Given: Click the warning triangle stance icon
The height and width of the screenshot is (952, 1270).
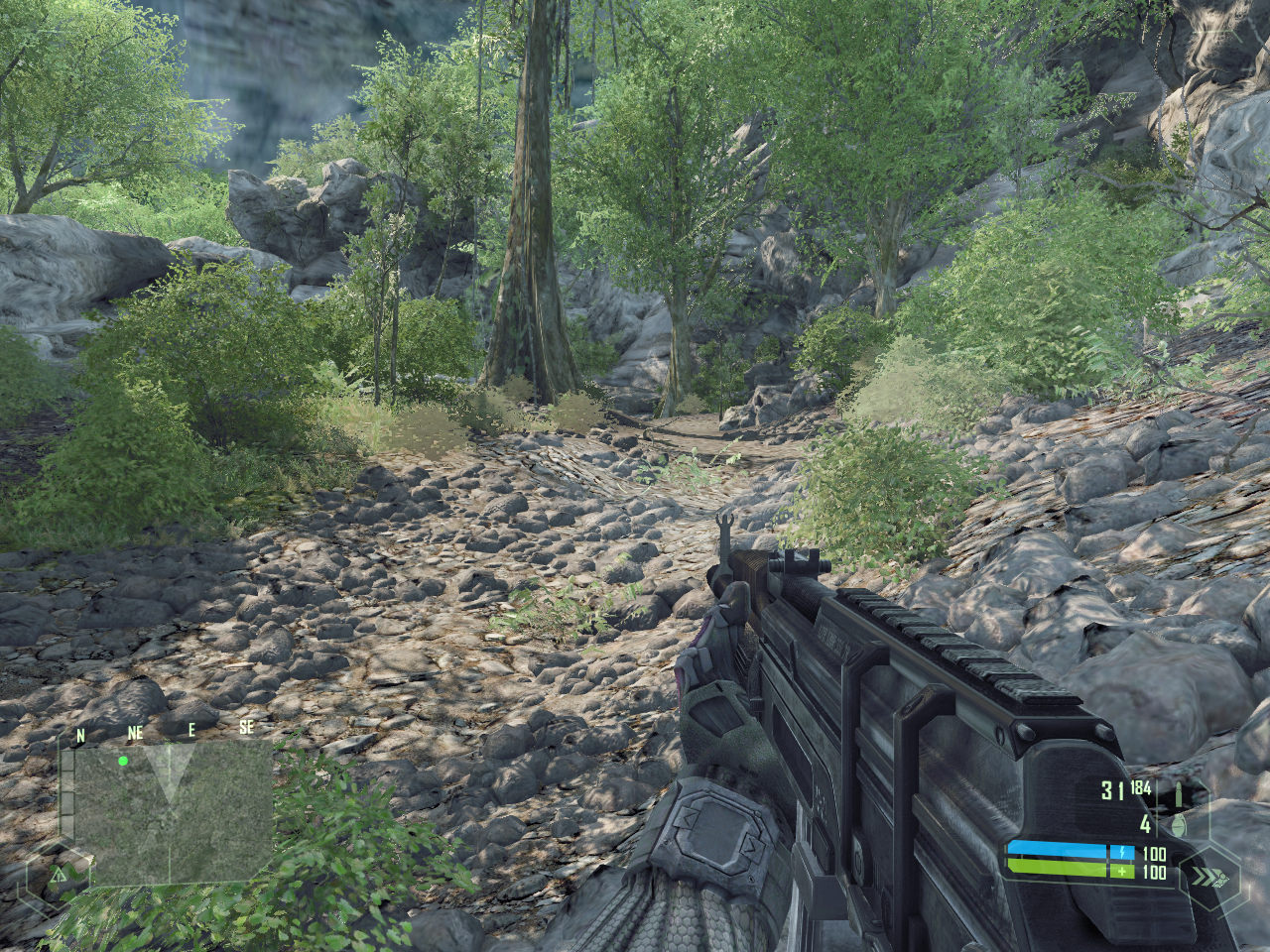Looking at the screenshot, I should [59, 875].
